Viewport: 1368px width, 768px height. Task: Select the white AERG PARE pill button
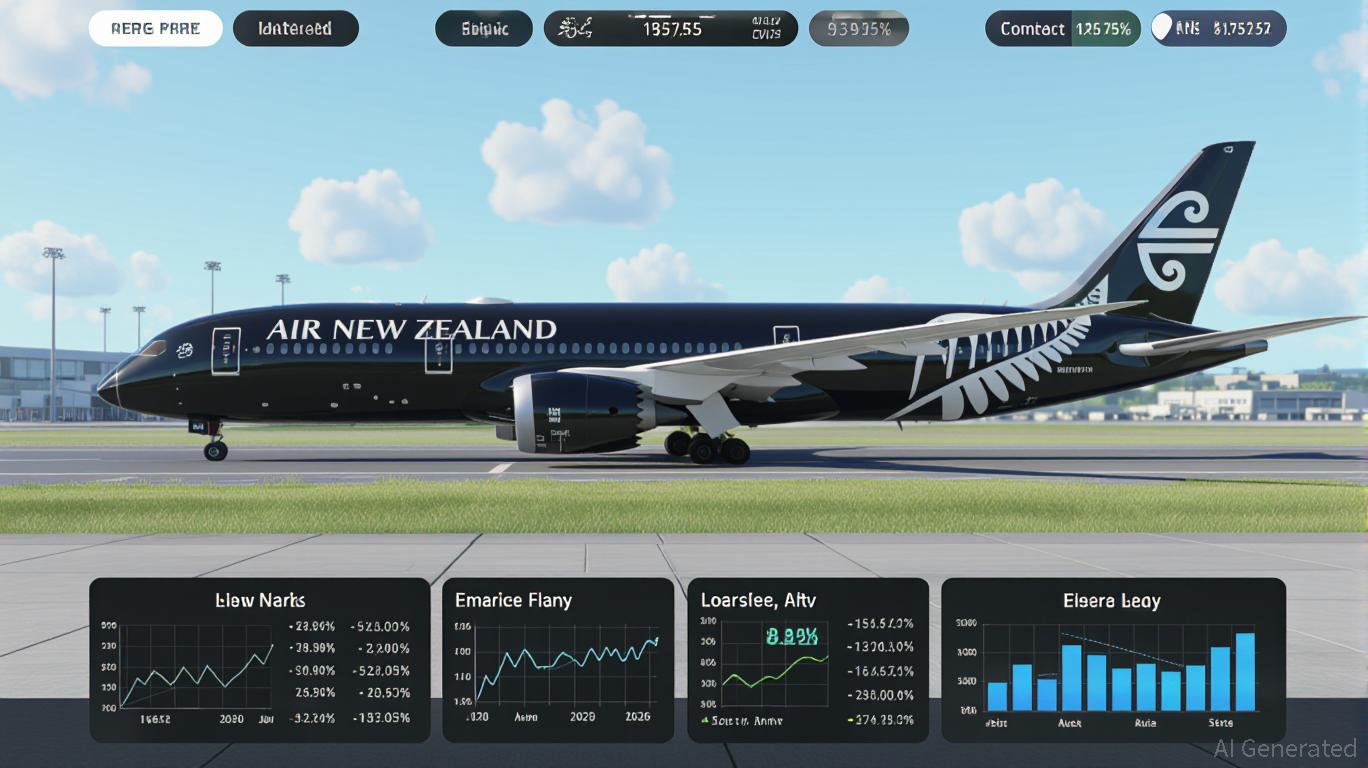[x=156, y=29]
